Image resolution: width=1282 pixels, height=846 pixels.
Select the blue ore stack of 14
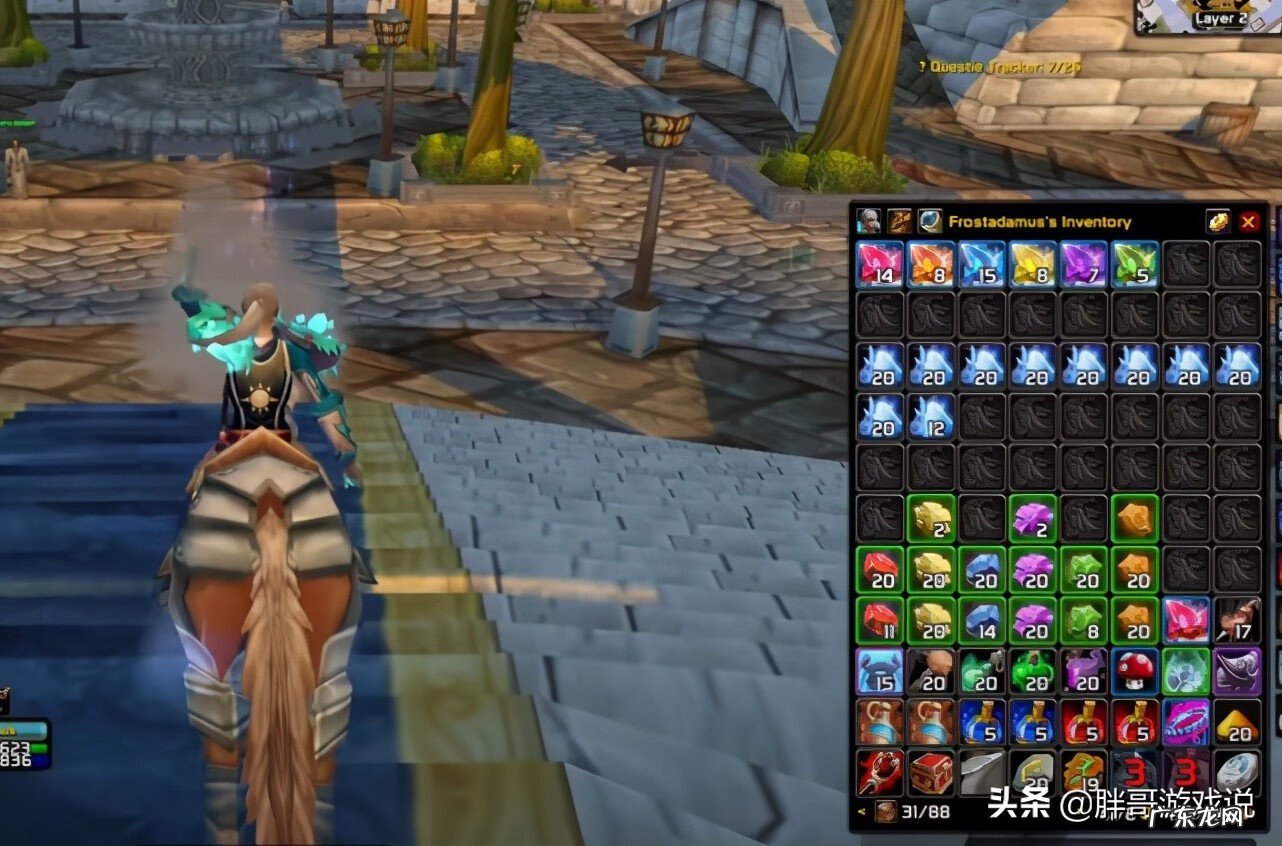983,621
